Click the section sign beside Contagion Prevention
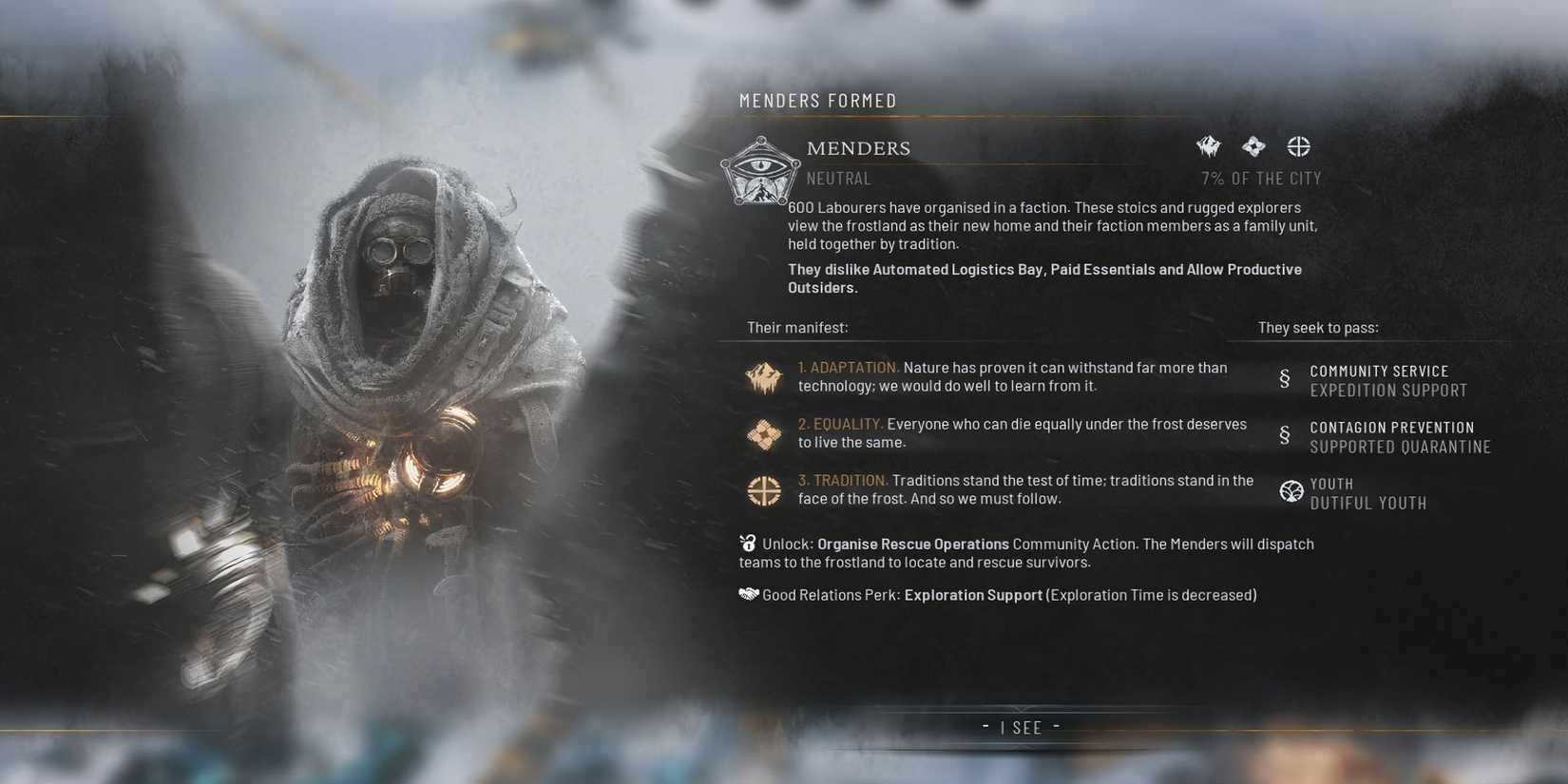This screenshot has height=784, width=1568. point(1285,434)
